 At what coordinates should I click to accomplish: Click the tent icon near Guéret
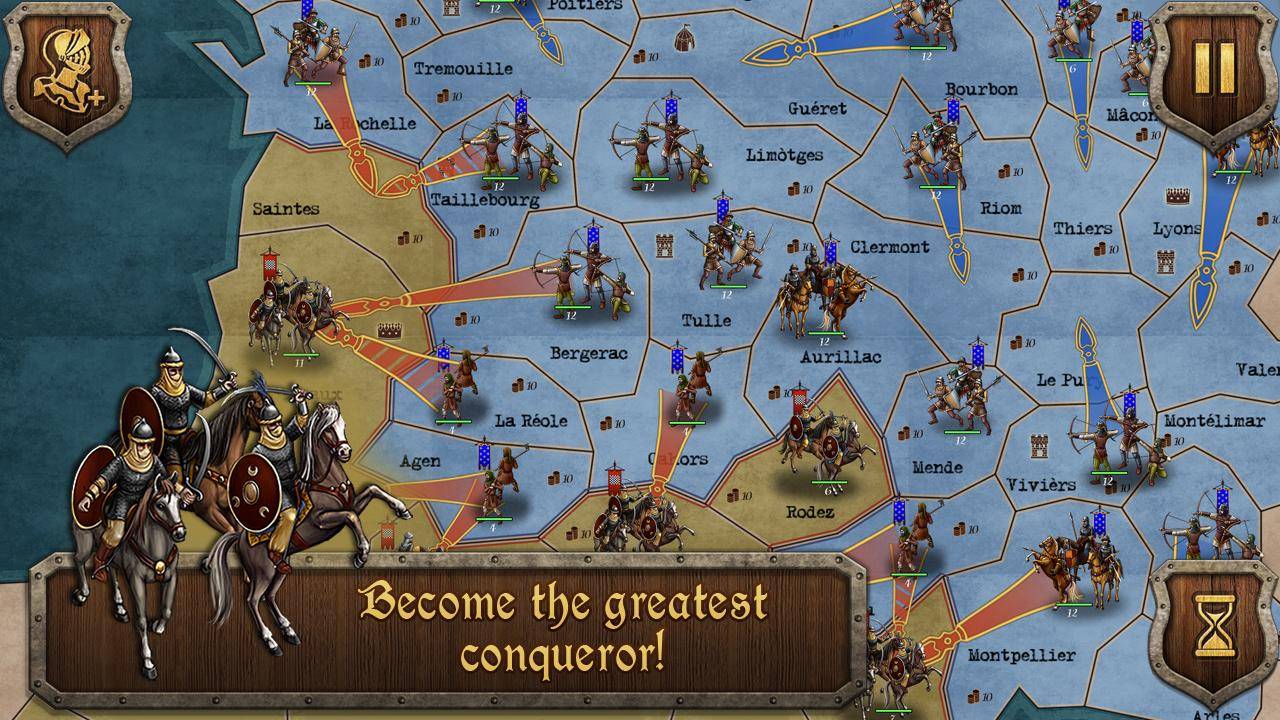[x=684, y=38]
